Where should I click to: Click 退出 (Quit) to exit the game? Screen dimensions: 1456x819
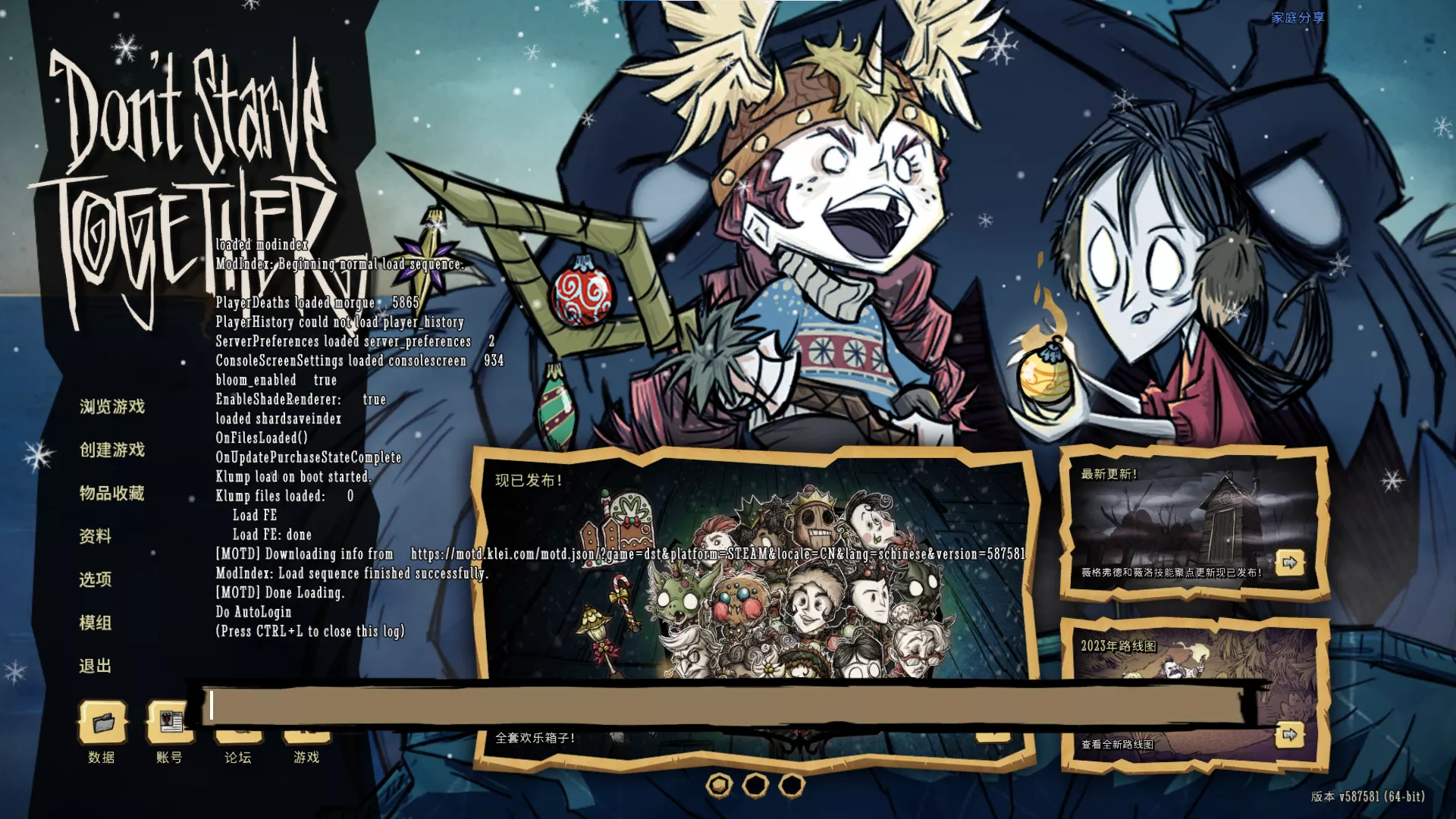[96, 666]
